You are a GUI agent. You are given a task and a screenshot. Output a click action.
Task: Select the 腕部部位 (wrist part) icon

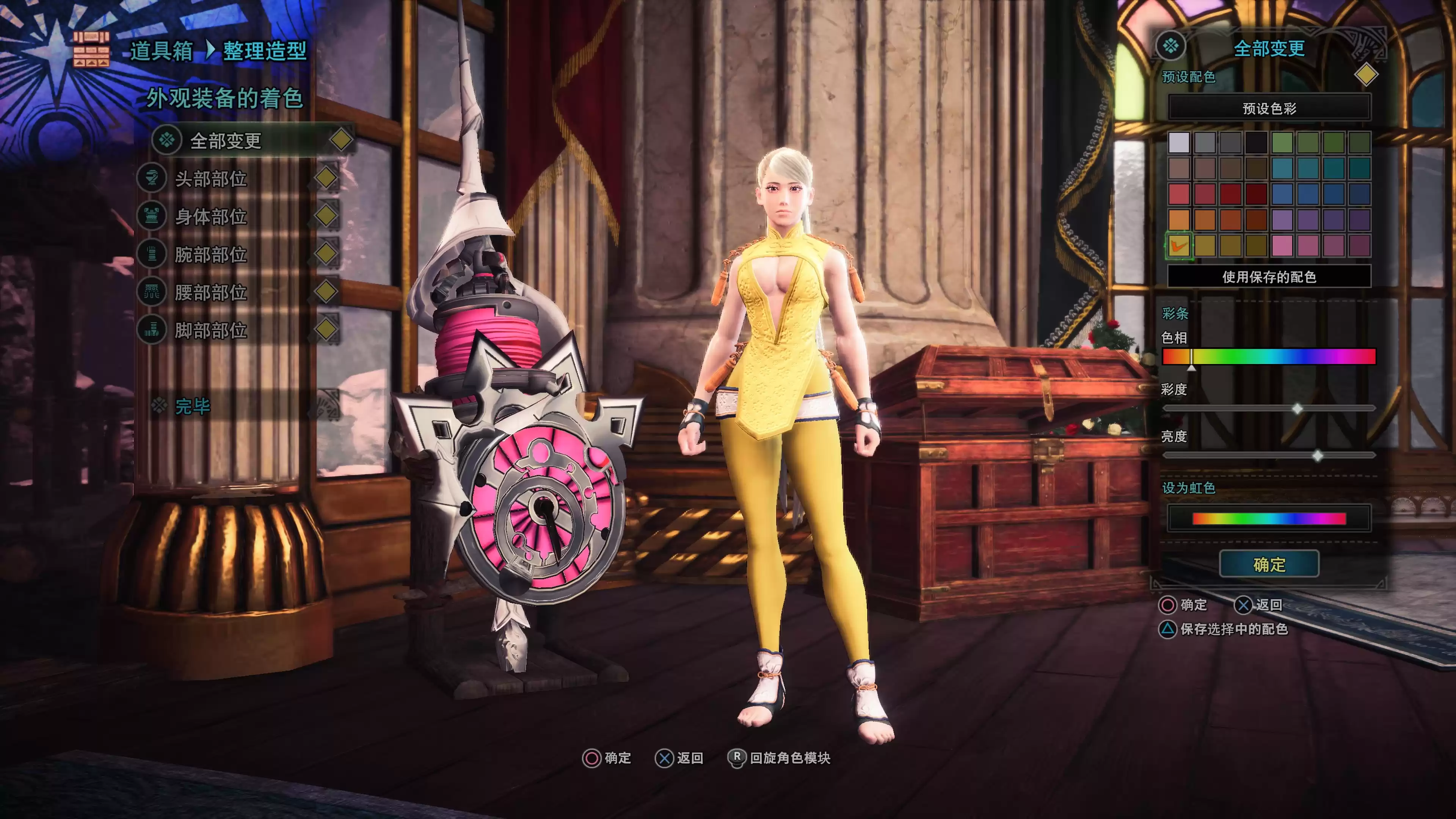(152, 254)
